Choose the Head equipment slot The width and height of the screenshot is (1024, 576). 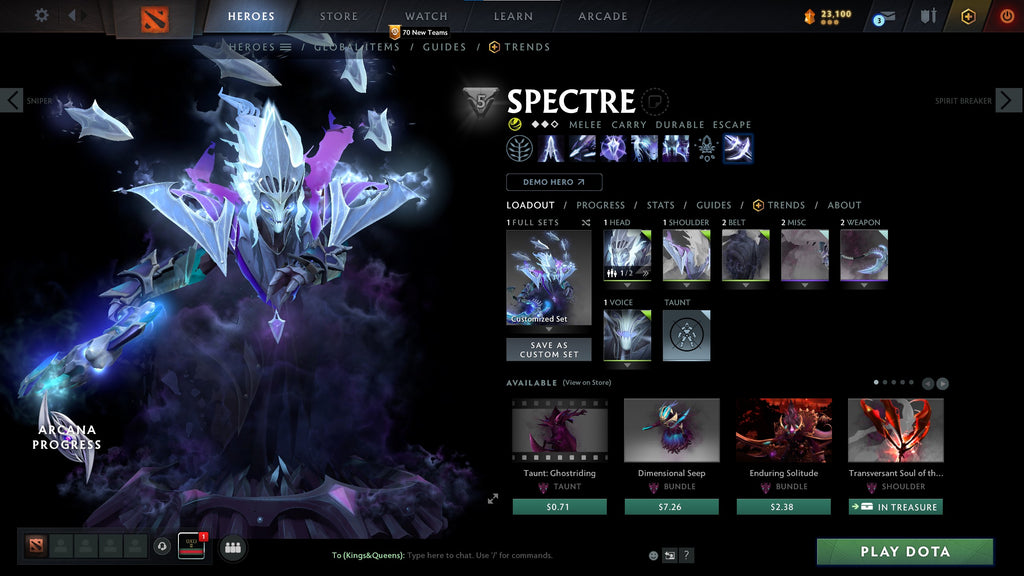pyautogui.click(x=627, y=255)
